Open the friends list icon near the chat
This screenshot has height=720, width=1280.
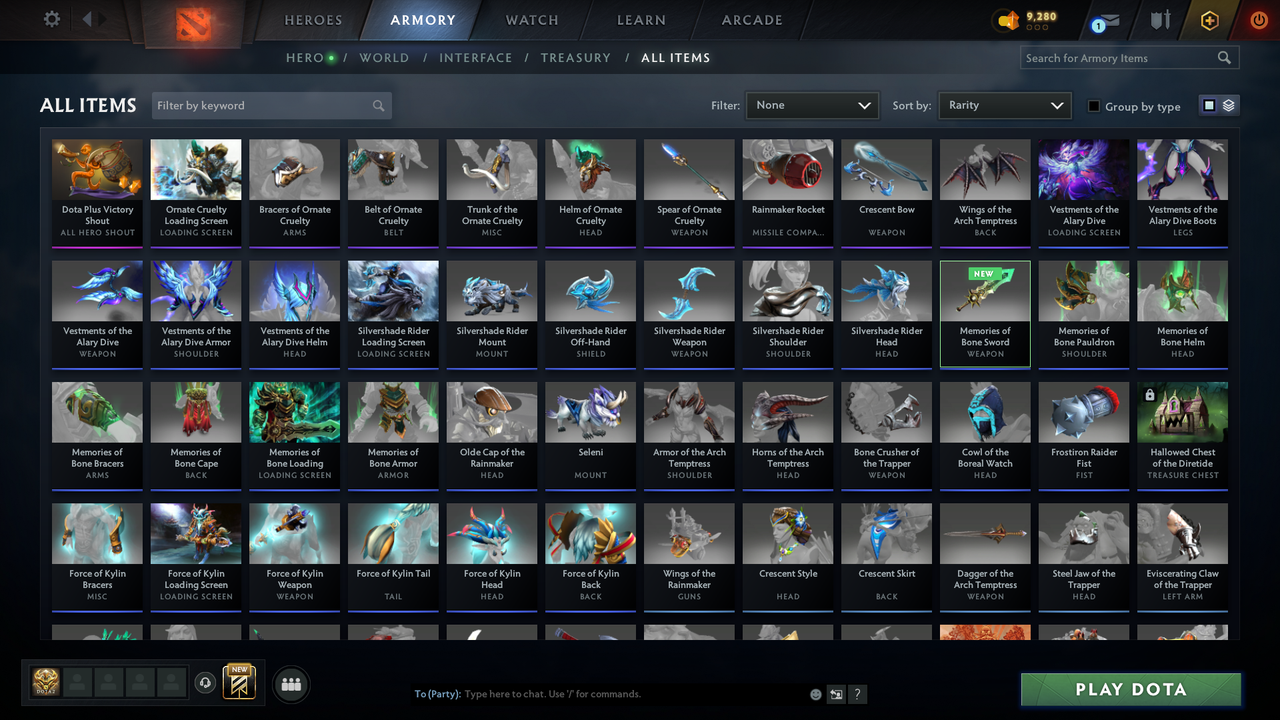pyautogui.click(x=290, y=684)
